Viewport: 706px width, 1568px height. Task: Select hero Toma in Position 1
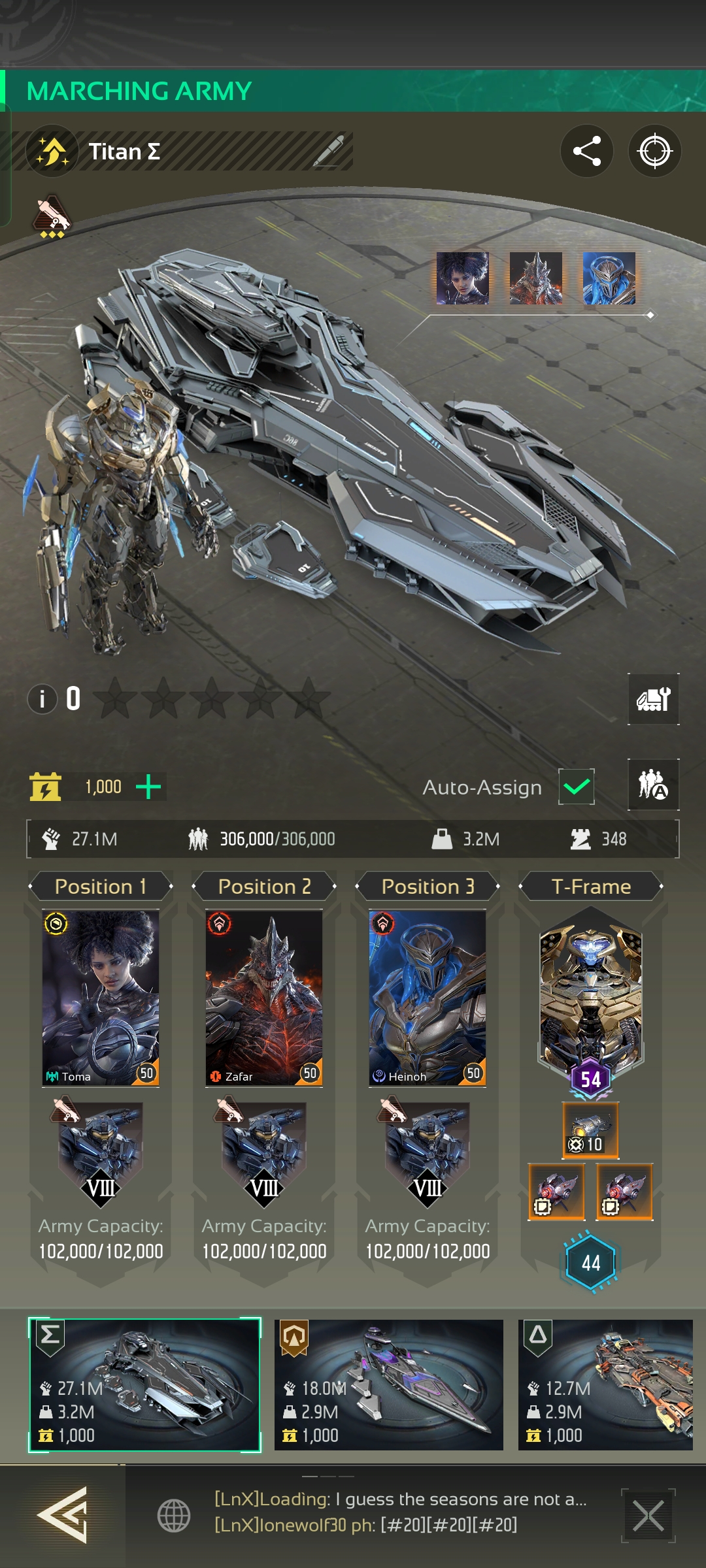point(101,997)
